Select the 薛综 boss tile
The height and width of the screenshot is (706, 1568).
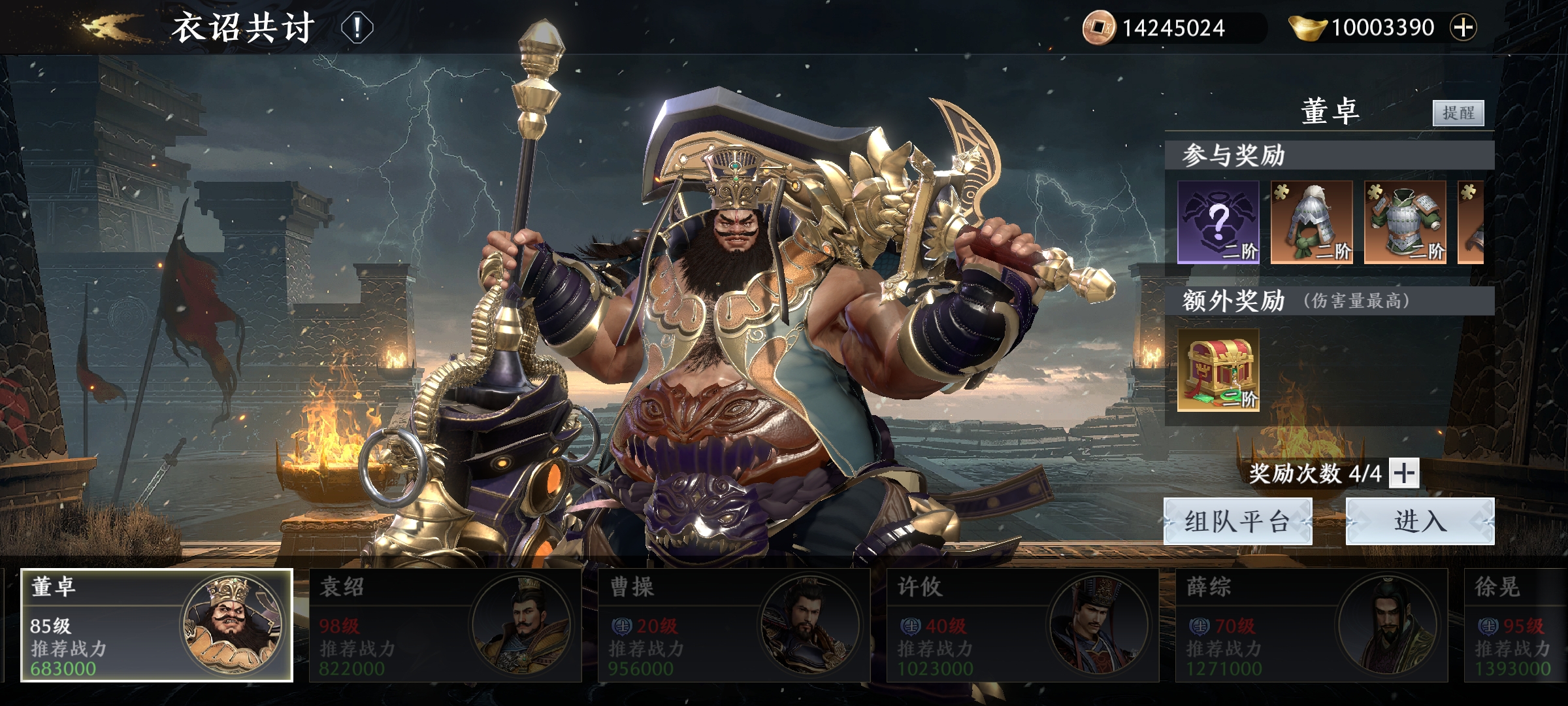coord(1311,625)
